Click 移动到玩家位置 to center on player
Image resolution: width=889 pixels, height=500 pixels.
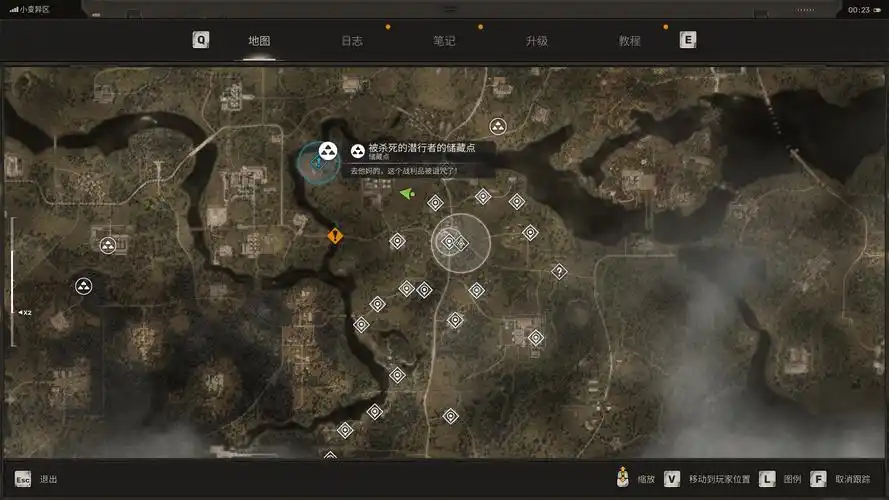coord(719,480)
